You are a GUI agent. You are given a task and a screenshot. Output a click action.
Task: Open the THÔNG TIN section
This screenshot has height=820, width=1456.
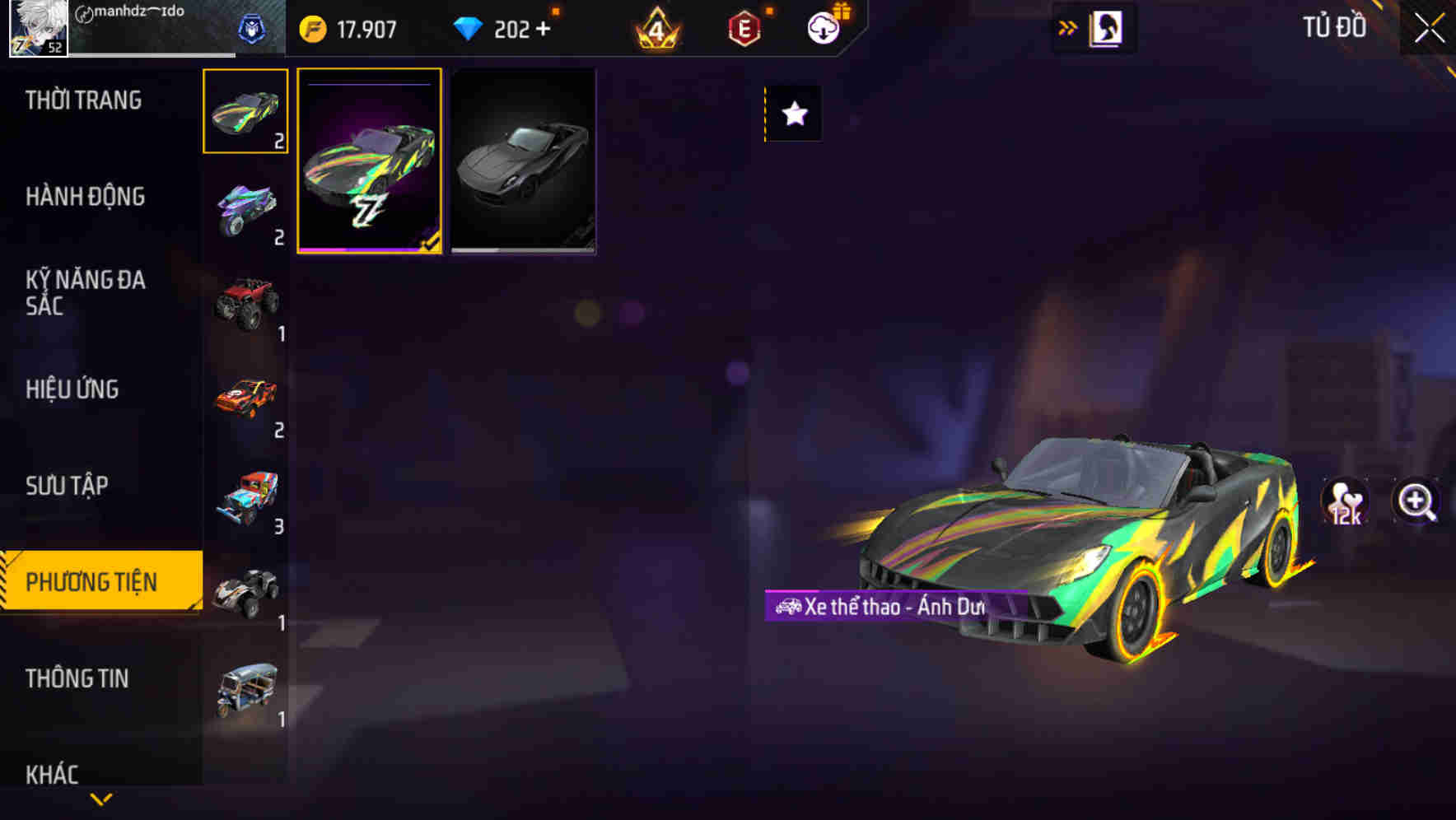coord(78,678)
